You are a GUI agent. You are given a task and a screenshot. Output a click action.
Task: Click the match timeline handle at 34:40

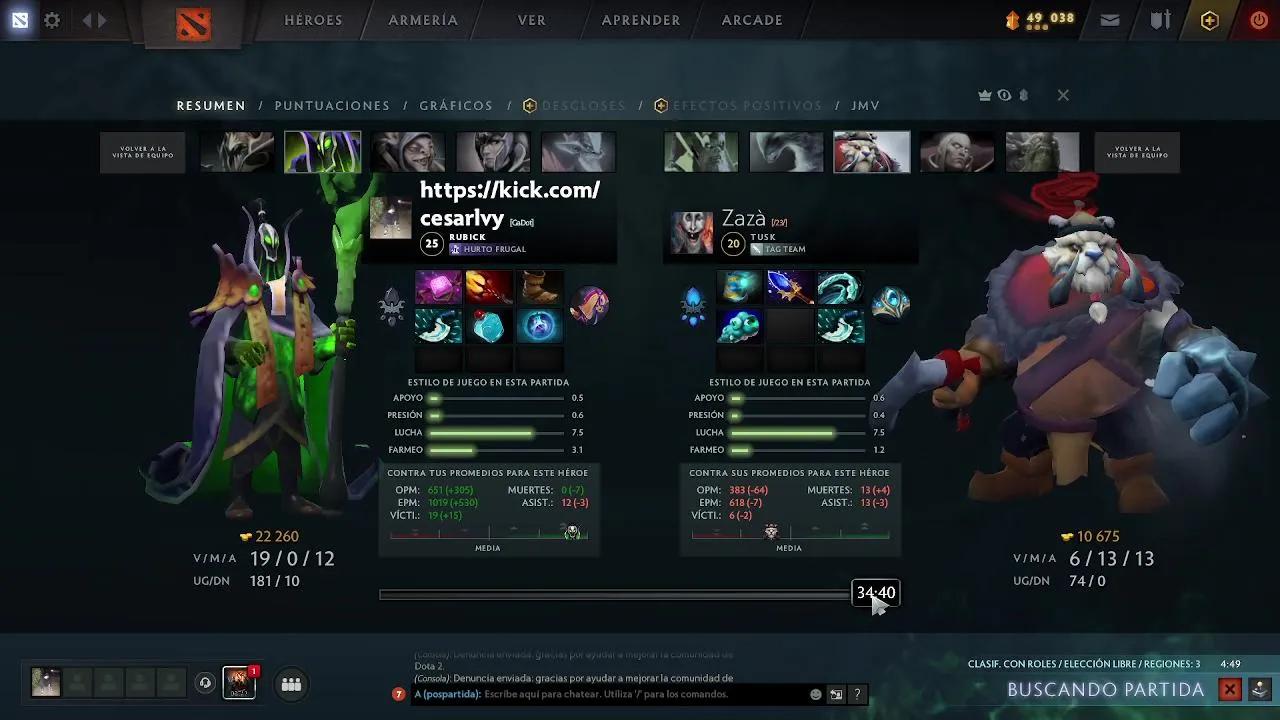tap(875, 593)
